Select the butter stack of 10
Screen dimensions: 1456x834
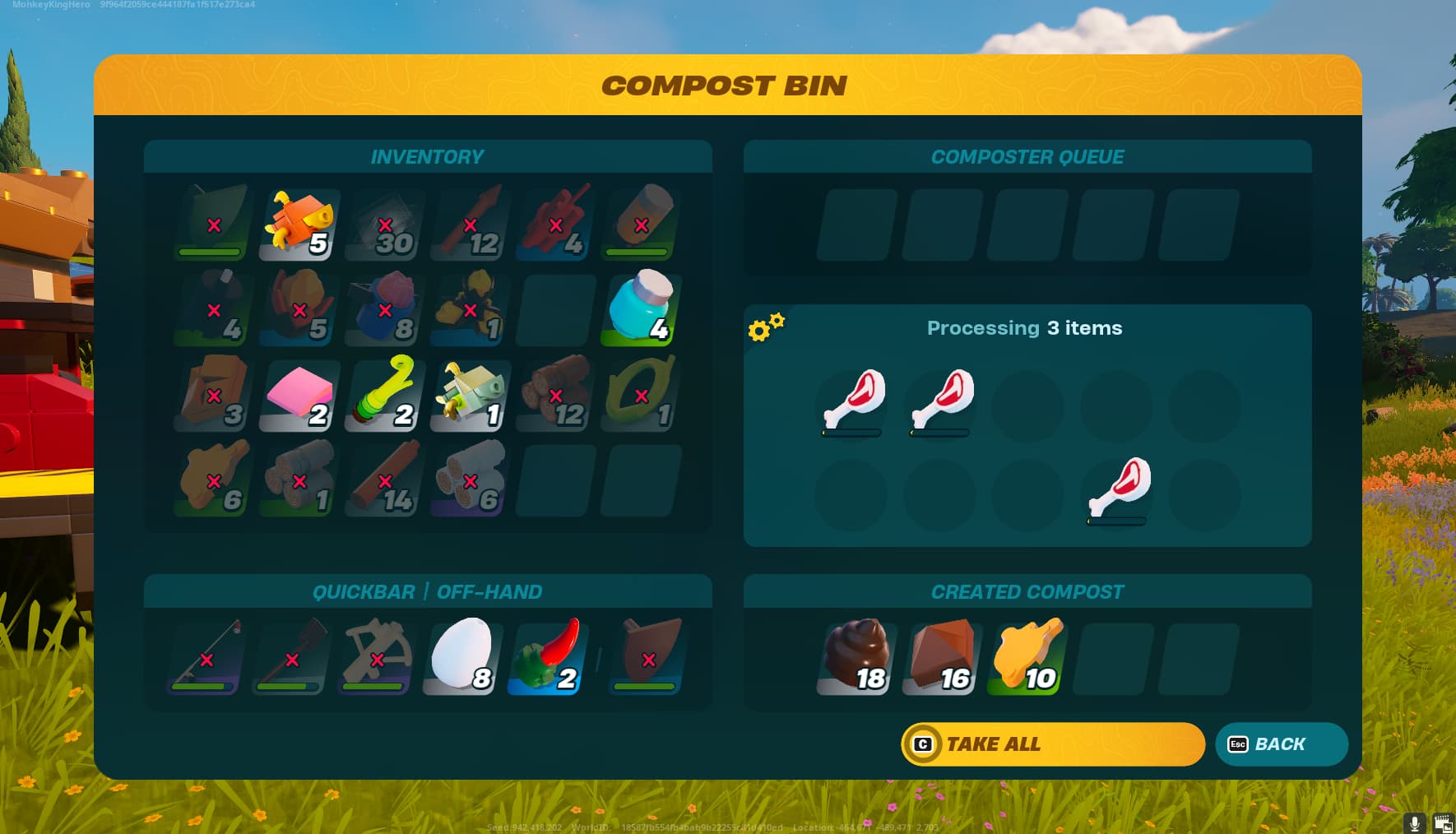coord(1026,656)
